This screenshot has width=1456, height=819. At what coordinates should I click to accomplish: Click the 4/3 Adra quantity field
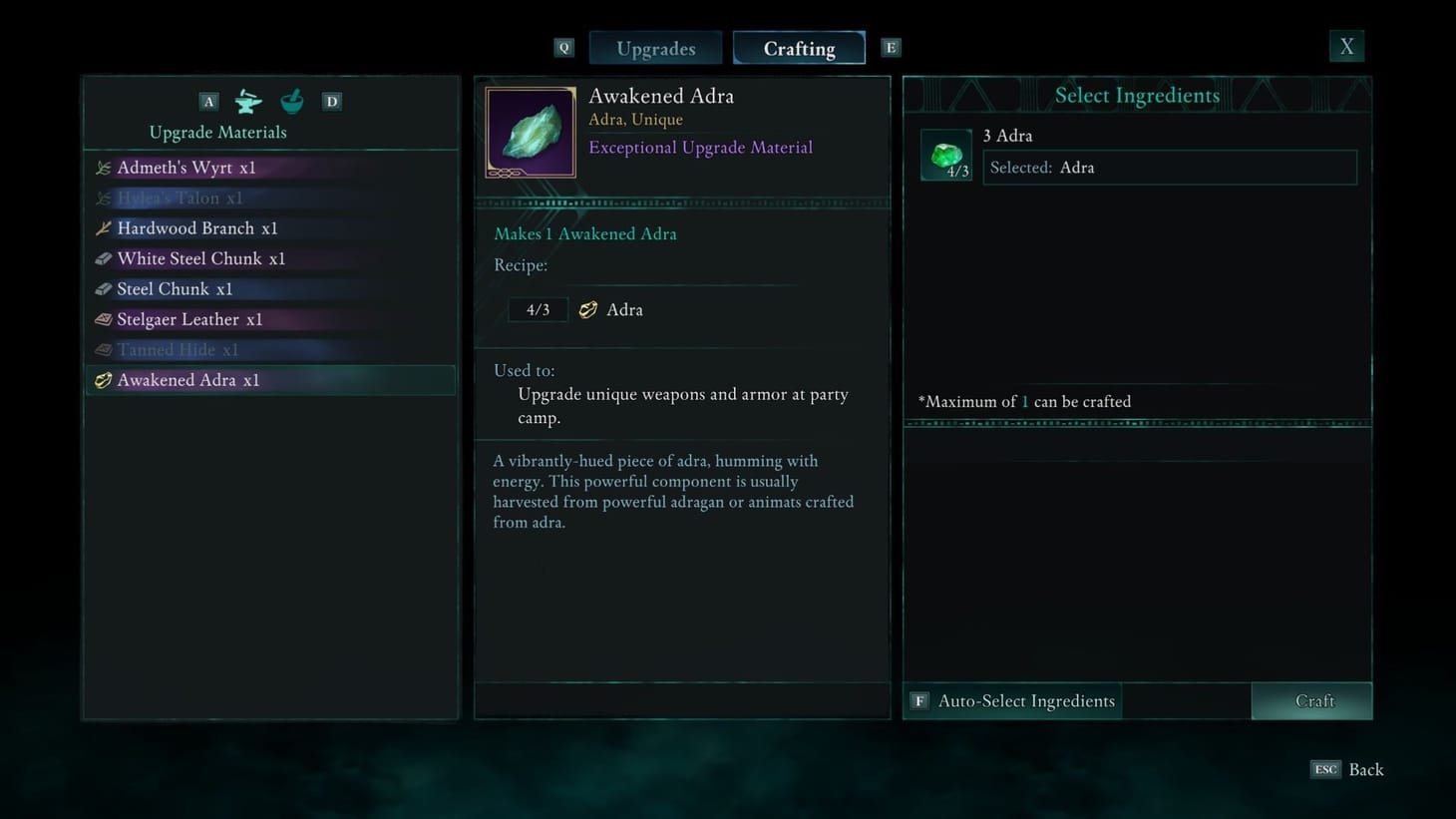pyautogui.click(x=537, y=309)
